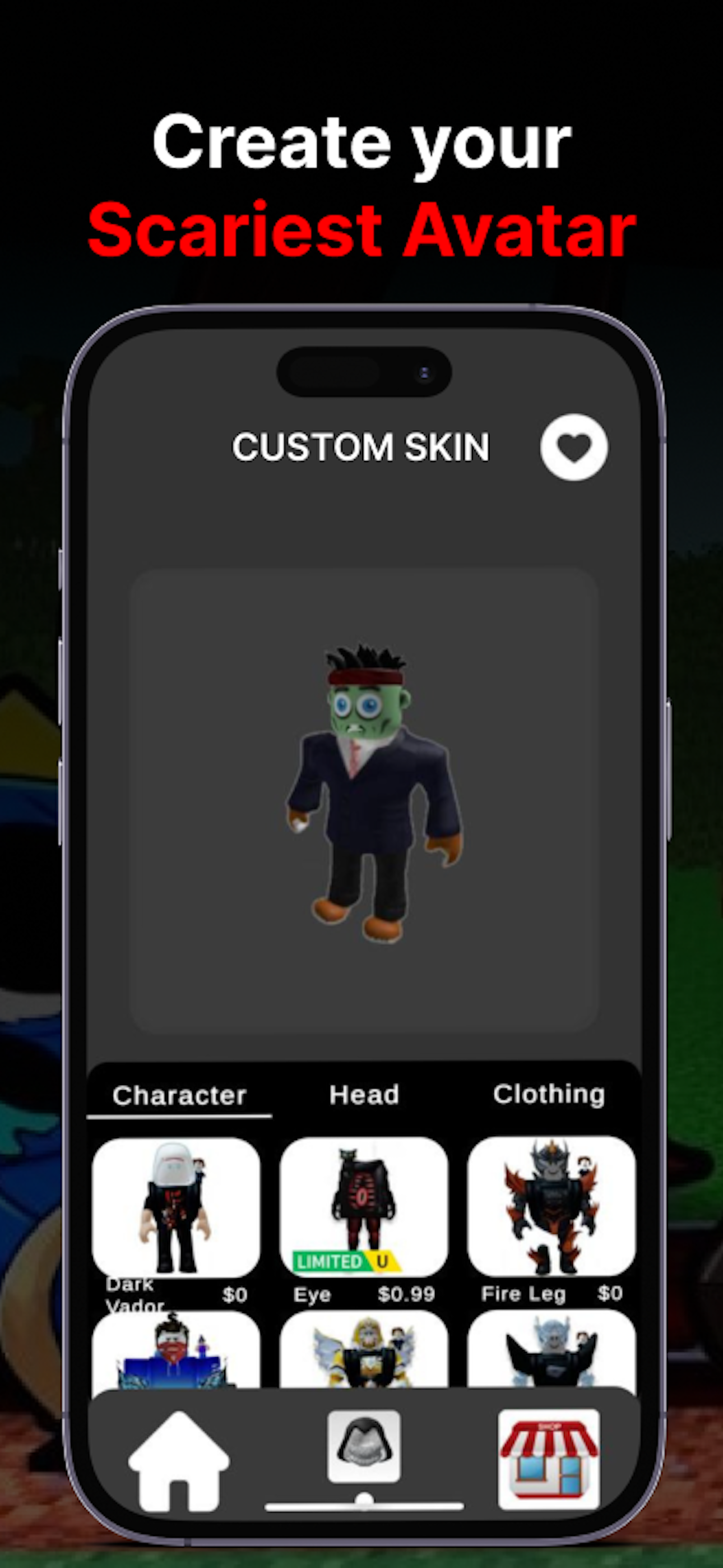Select the Character tab
This screenshot has height=1568, width=723.
click(180, 1095)
